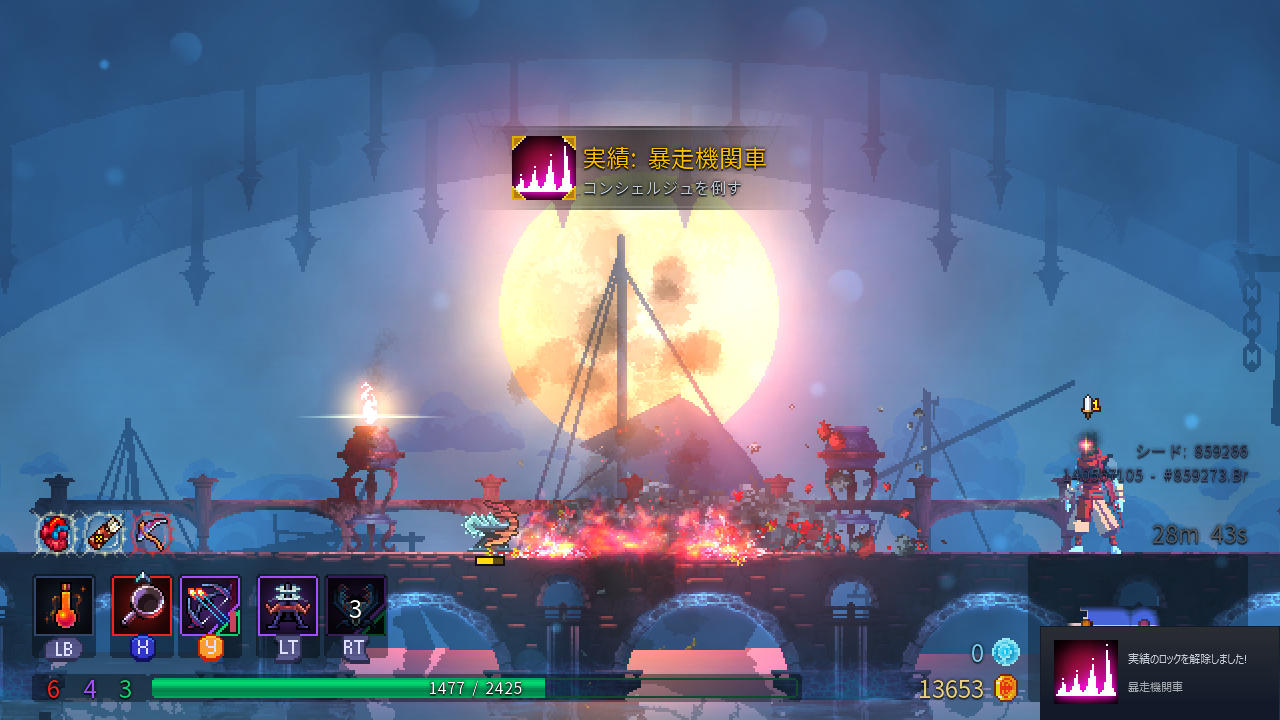Expand the LB slot button label
The image size is (1280, 720).
click(x=62, y=648)
